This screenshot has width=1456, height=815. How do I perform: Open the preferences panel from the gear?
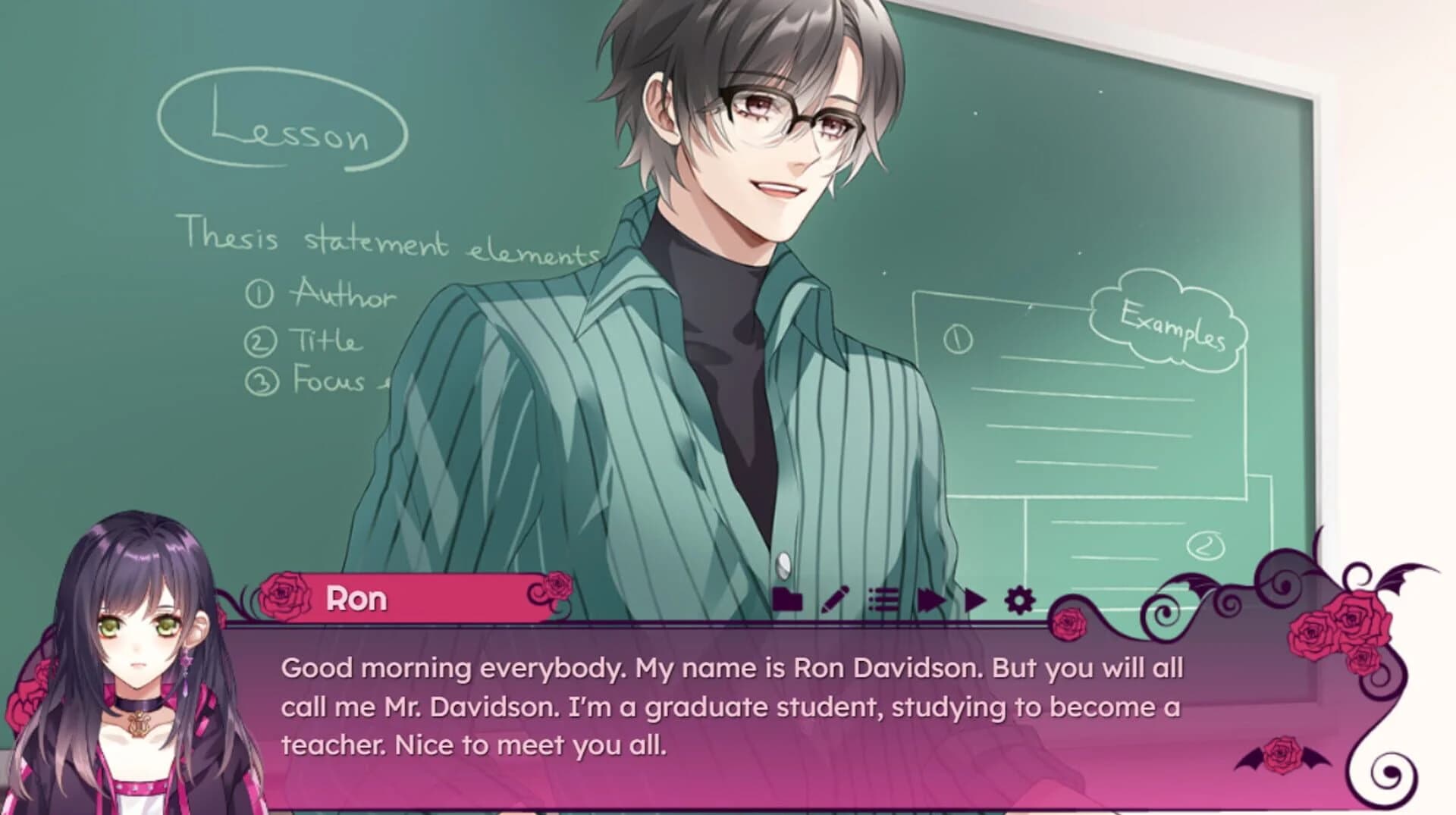click(x=1019, y=599)
